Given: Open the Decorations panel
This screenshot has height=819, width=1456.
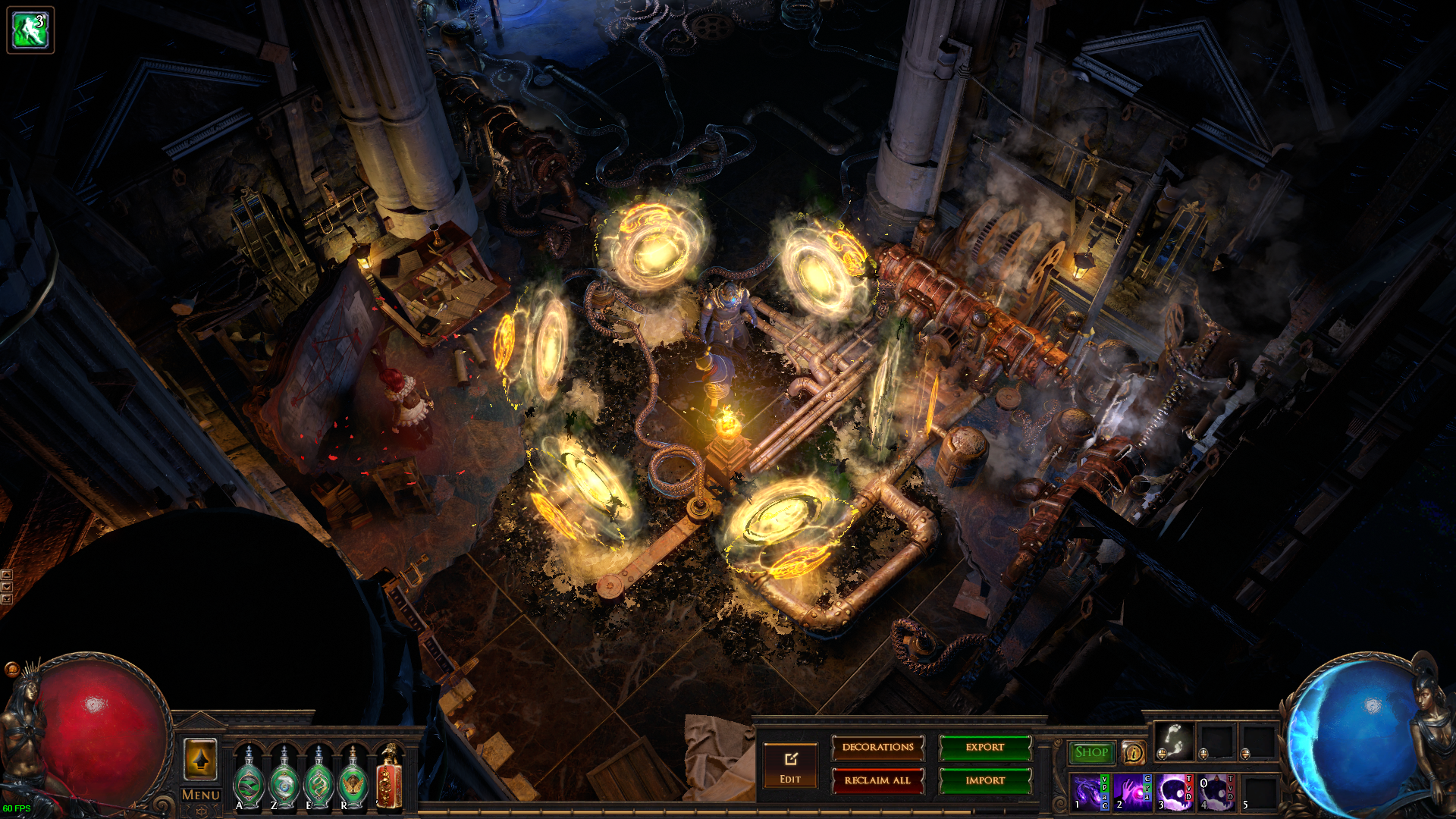Looking at the screenshot, I should pos(878,748).
